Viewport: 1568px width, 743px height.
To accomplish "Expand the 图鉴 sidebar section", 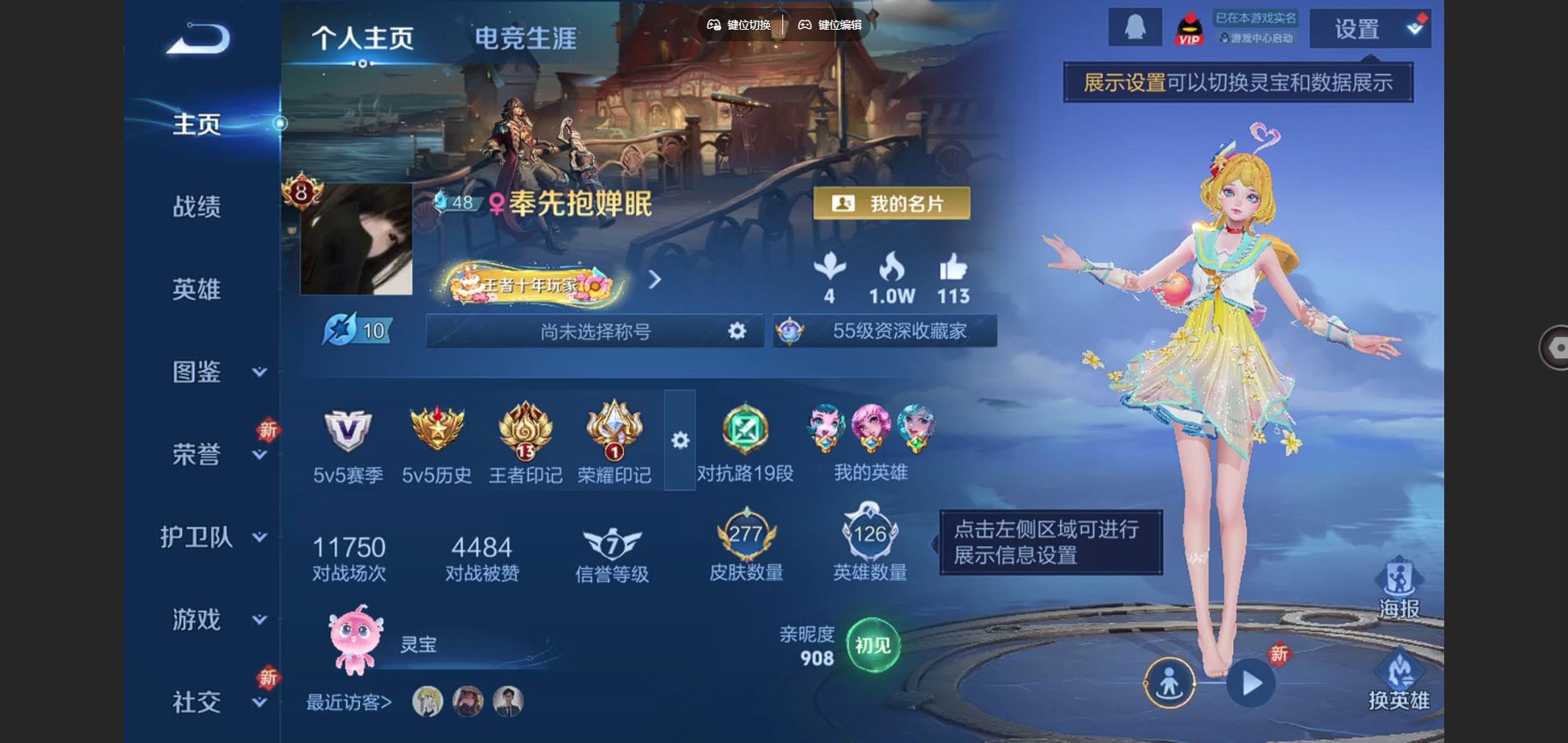I will tap(196, 372).
